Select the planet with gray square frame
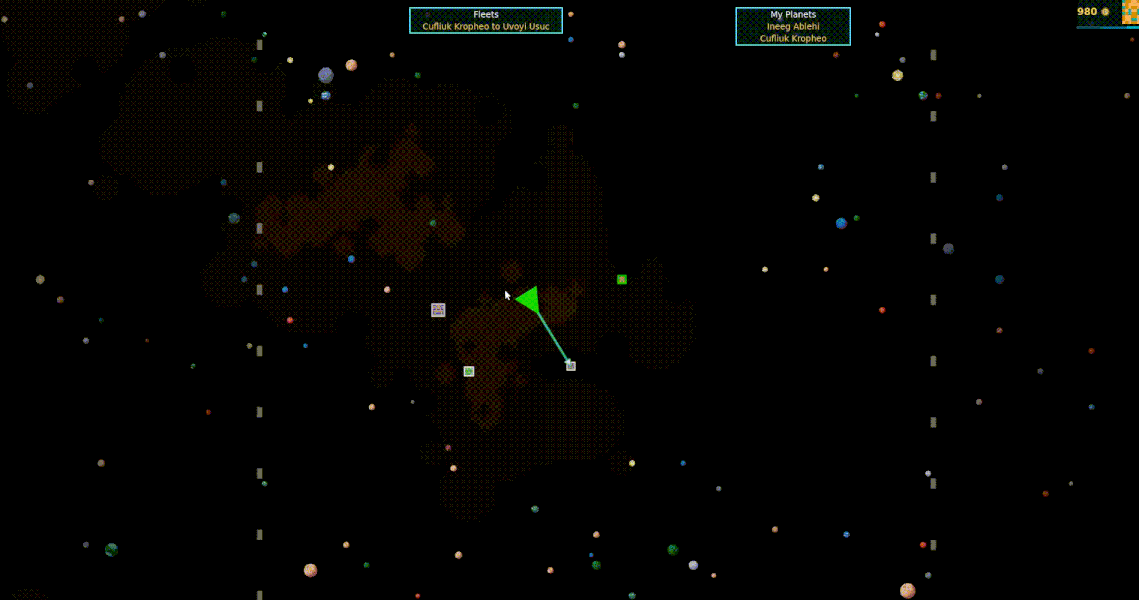 [438, 310]
